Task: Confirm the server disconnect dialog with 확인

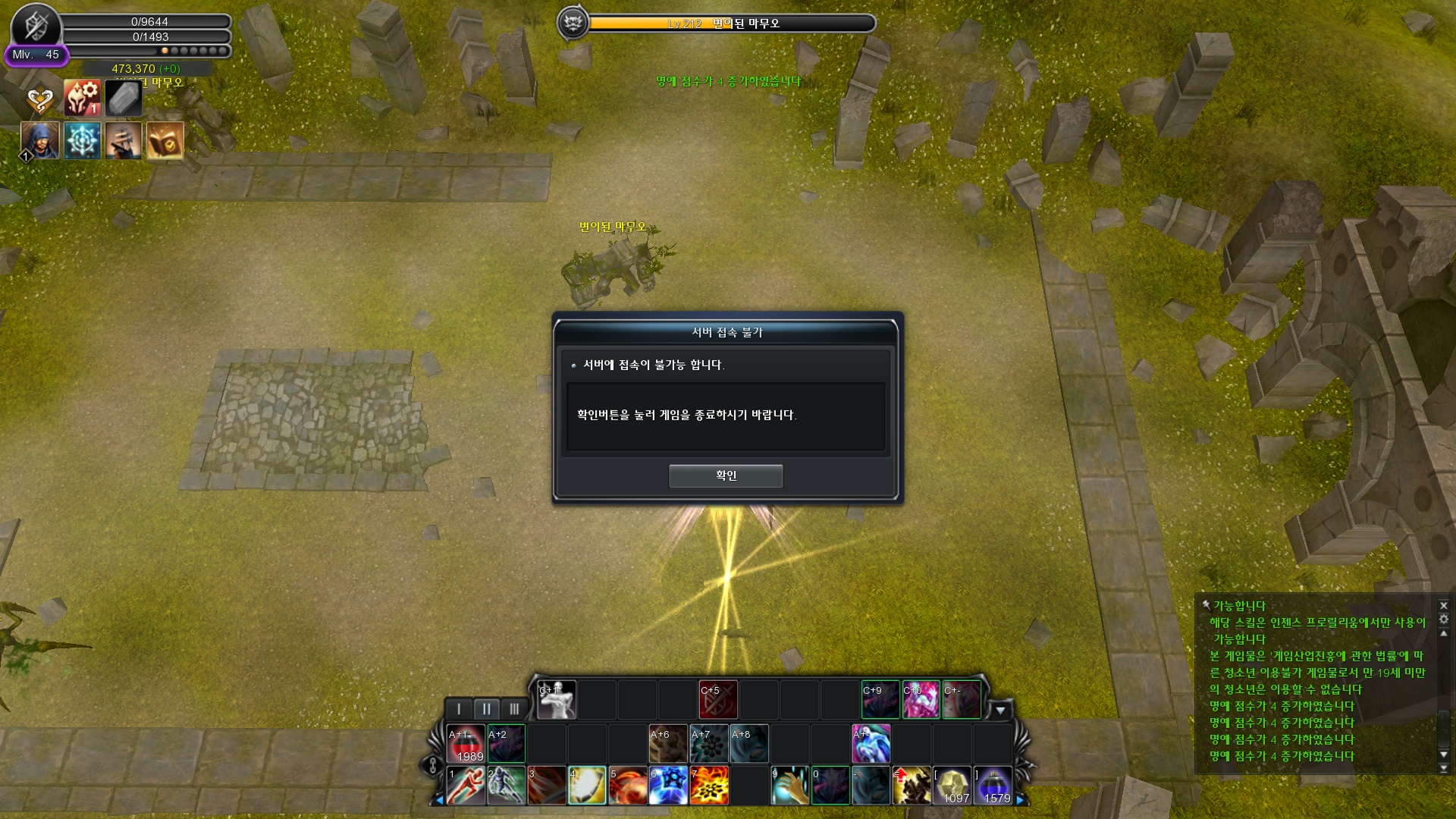Action: point(725,475)
